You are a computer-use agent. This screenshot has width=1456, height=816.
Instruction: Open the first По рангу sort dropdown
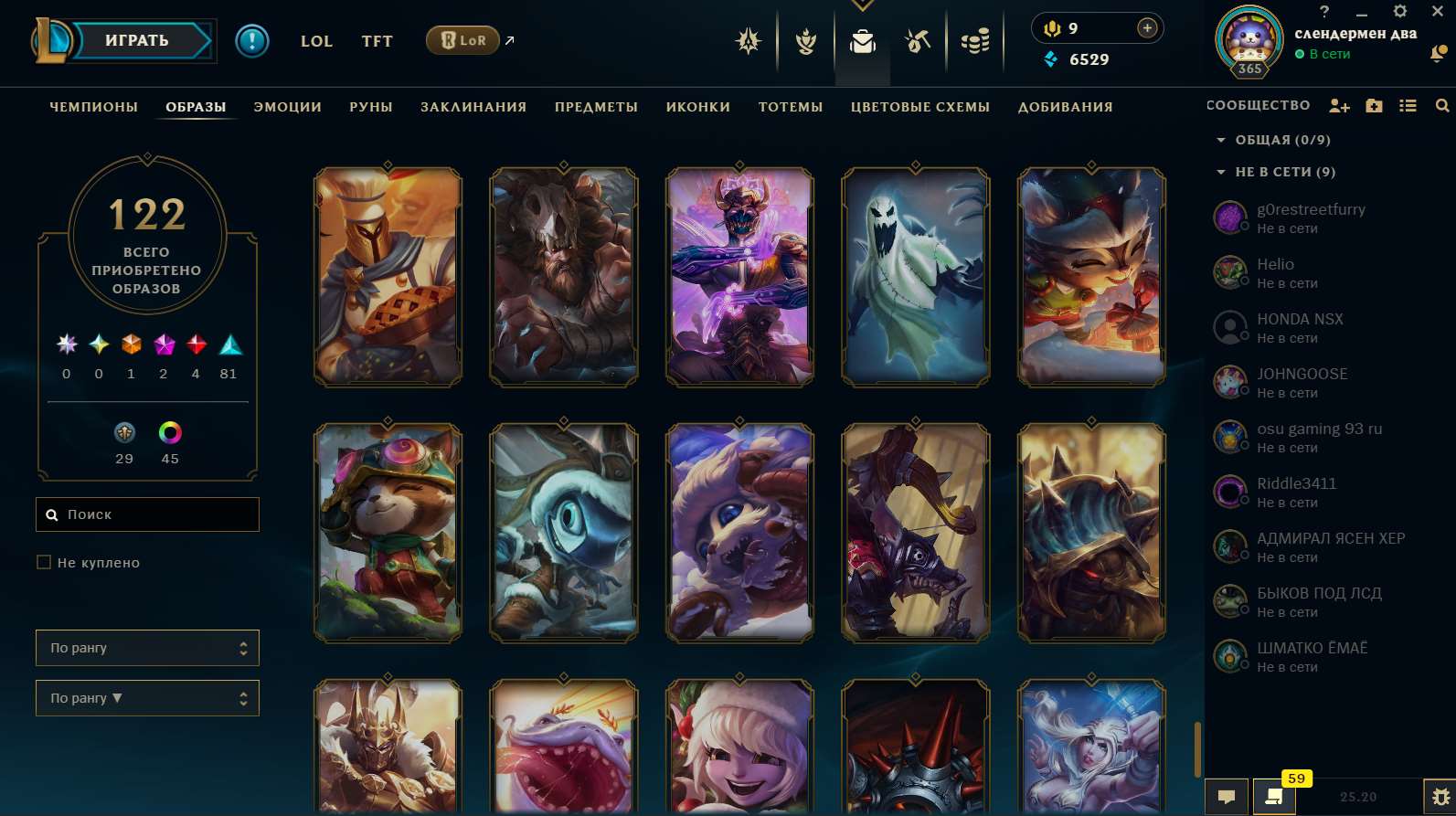[x=147, y=647]
